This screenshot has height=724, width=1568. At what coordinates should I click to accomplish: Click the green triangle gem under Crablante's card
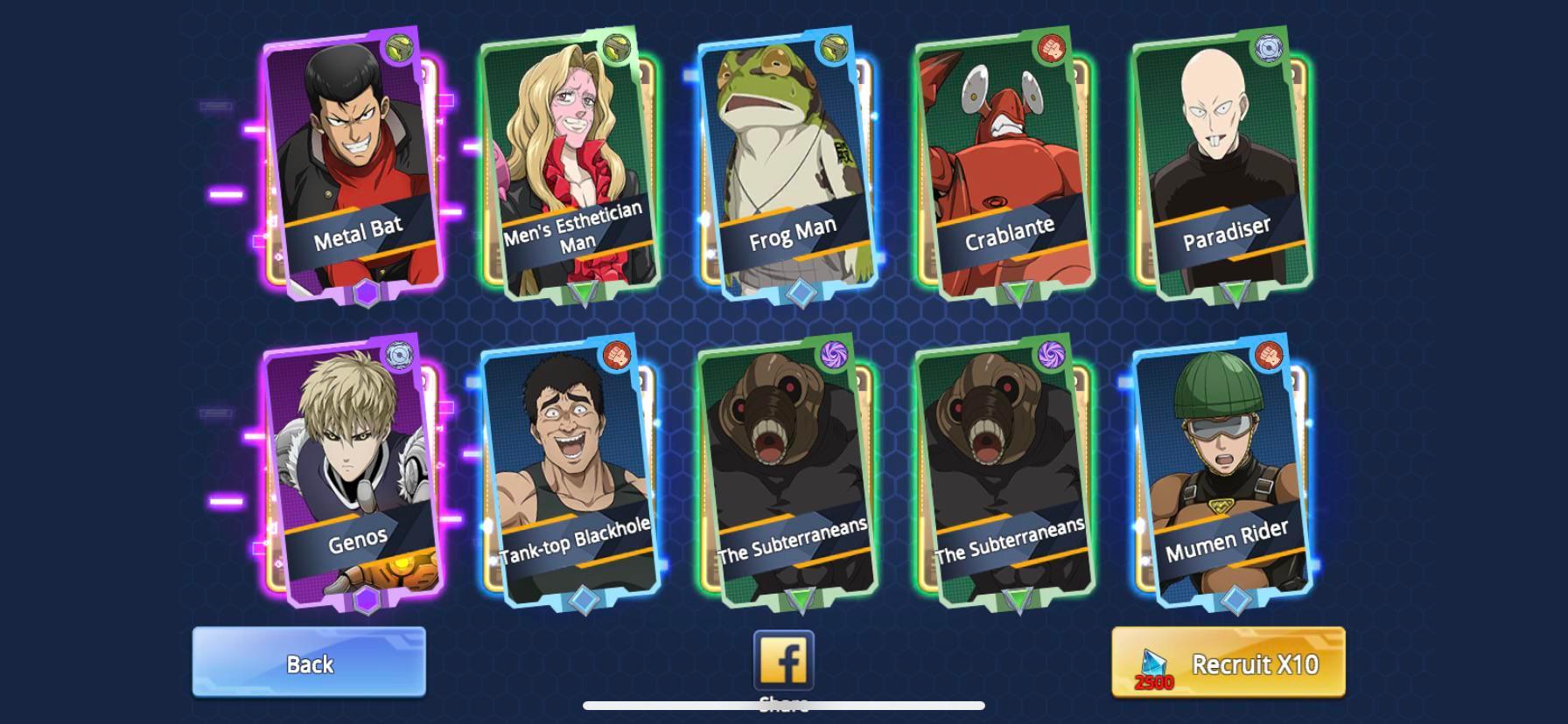click(1018, 292)
